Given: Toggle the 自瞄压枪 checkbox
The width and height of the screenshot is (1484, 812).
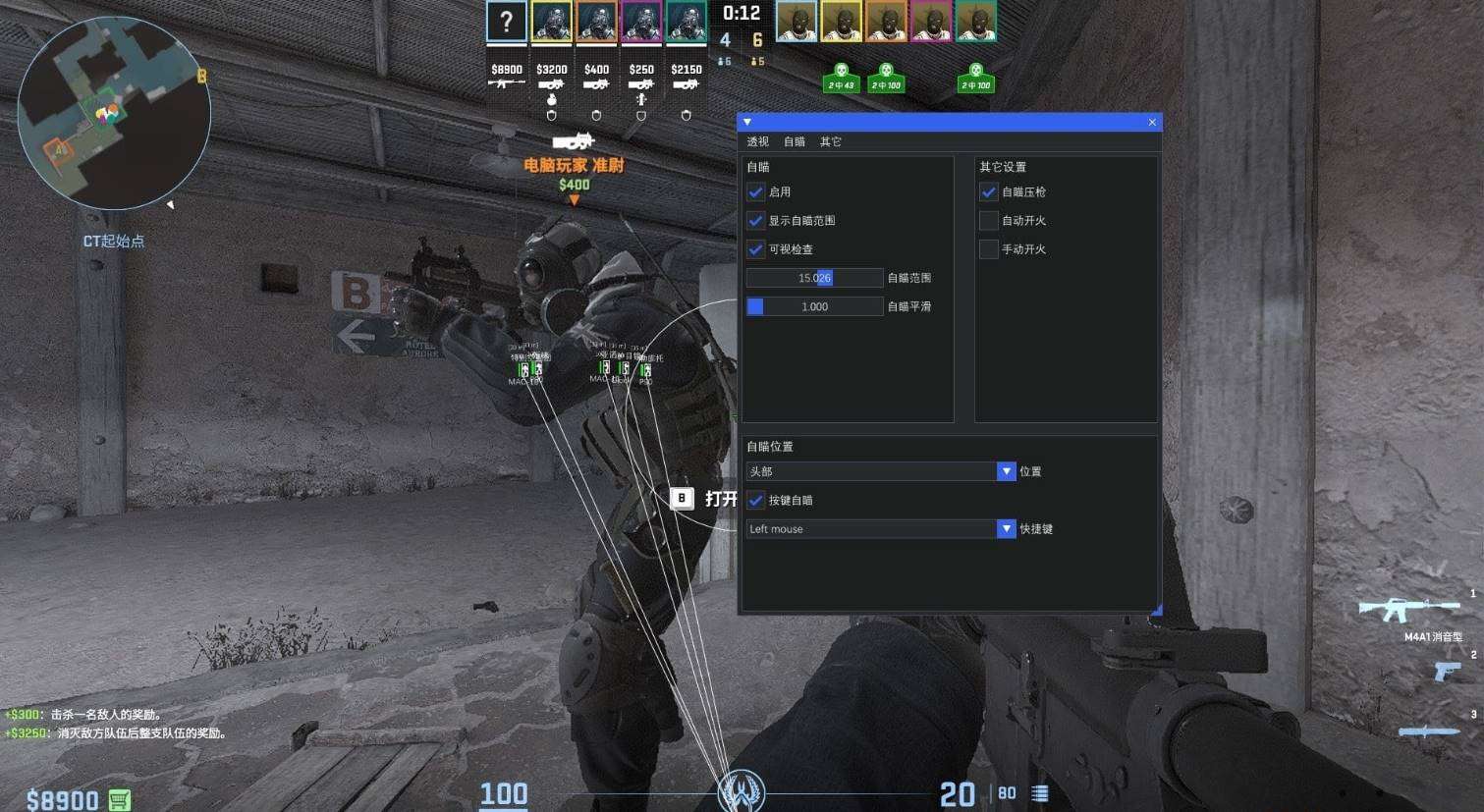Looking at the screenshot, I should tap(988, 192).
